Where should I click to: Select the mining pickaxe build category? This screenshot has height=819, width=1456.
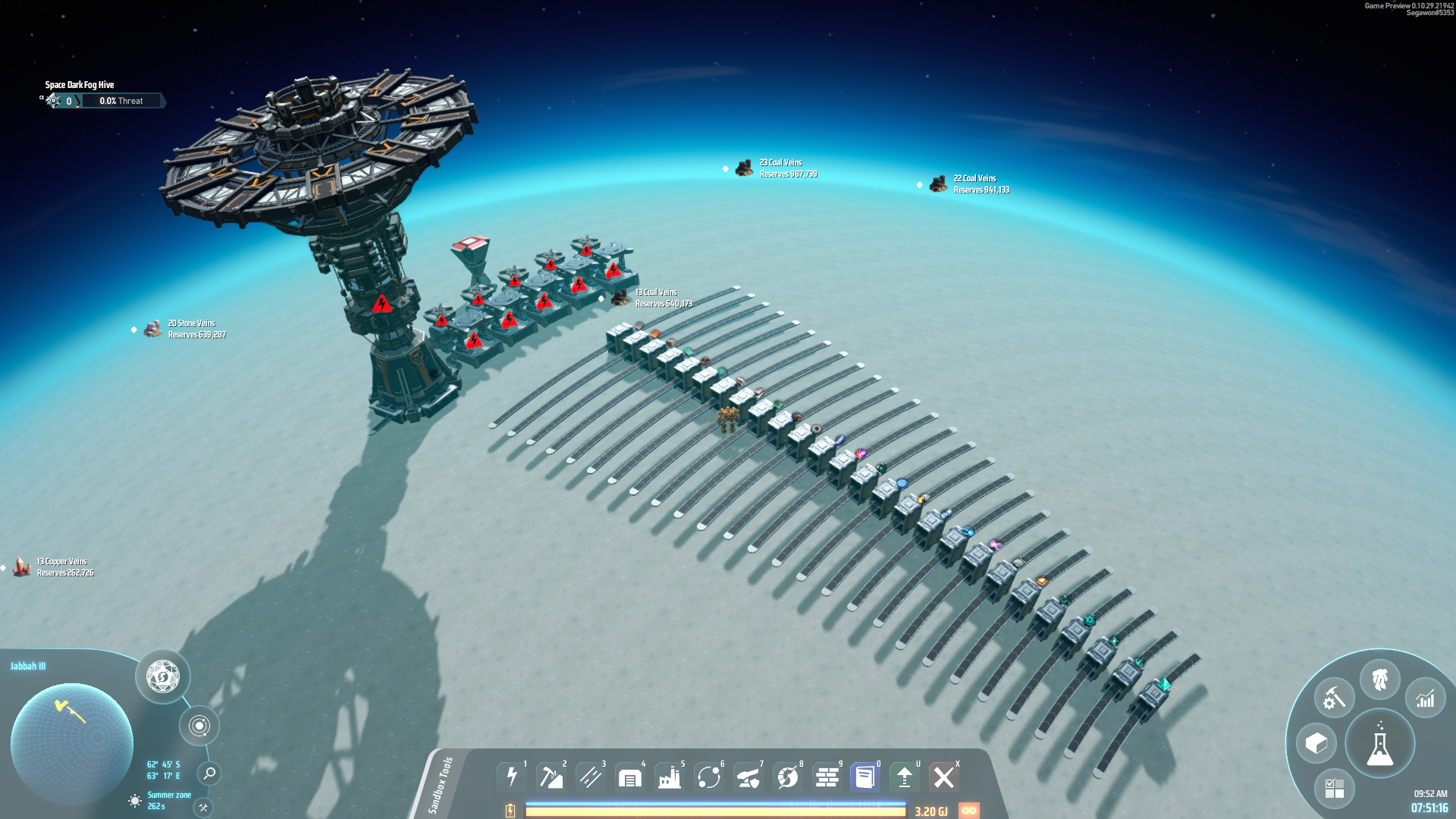pyautogui.click(x=551, y=777)
